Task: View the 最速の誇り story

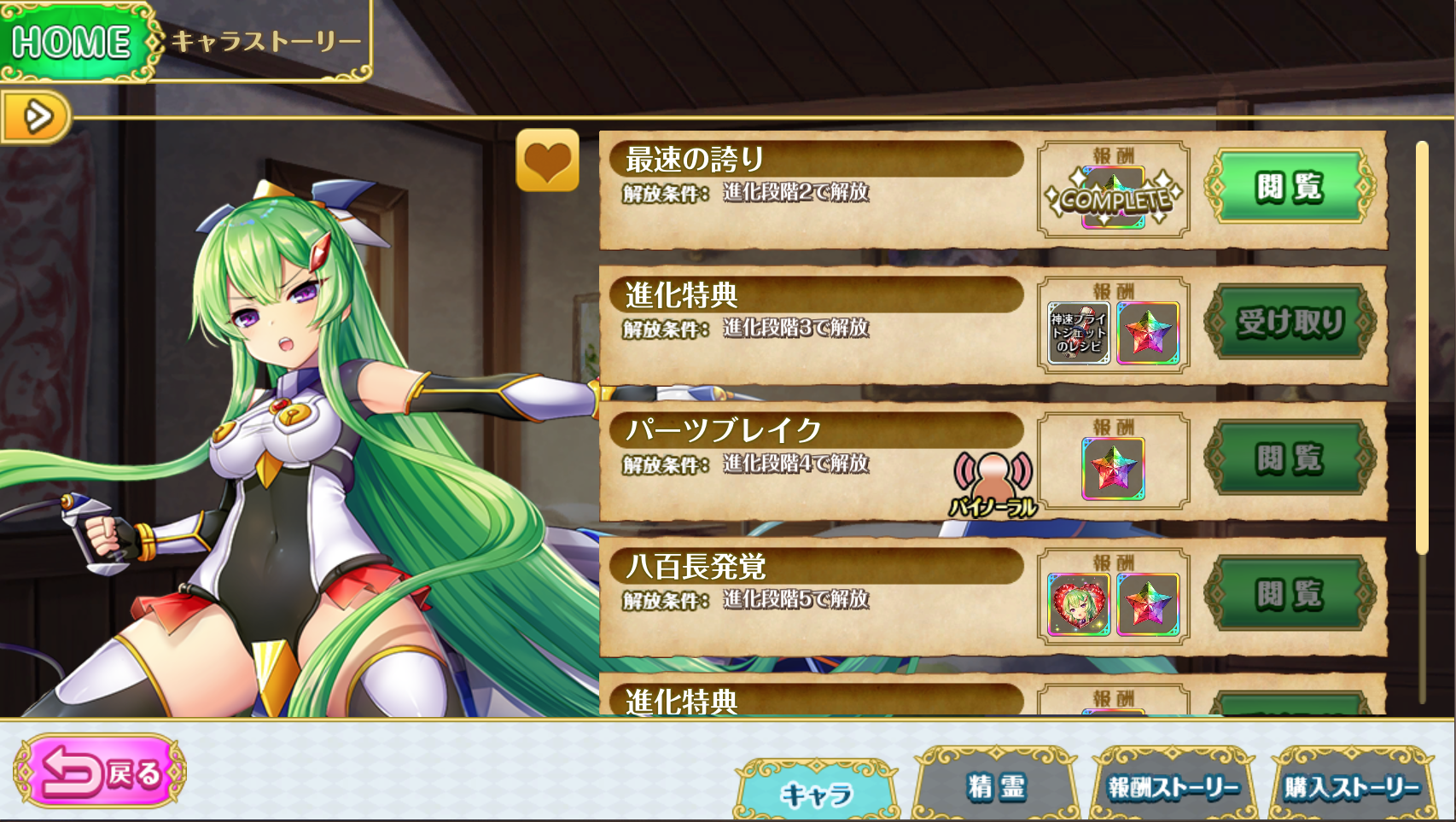Action: (x=1289, y=187)
